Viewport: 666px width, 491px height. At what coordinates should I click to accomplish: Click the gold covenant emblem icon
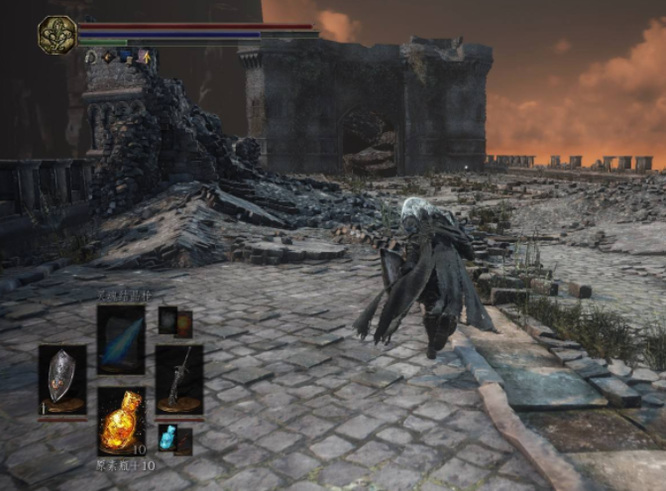pos(57,35)
